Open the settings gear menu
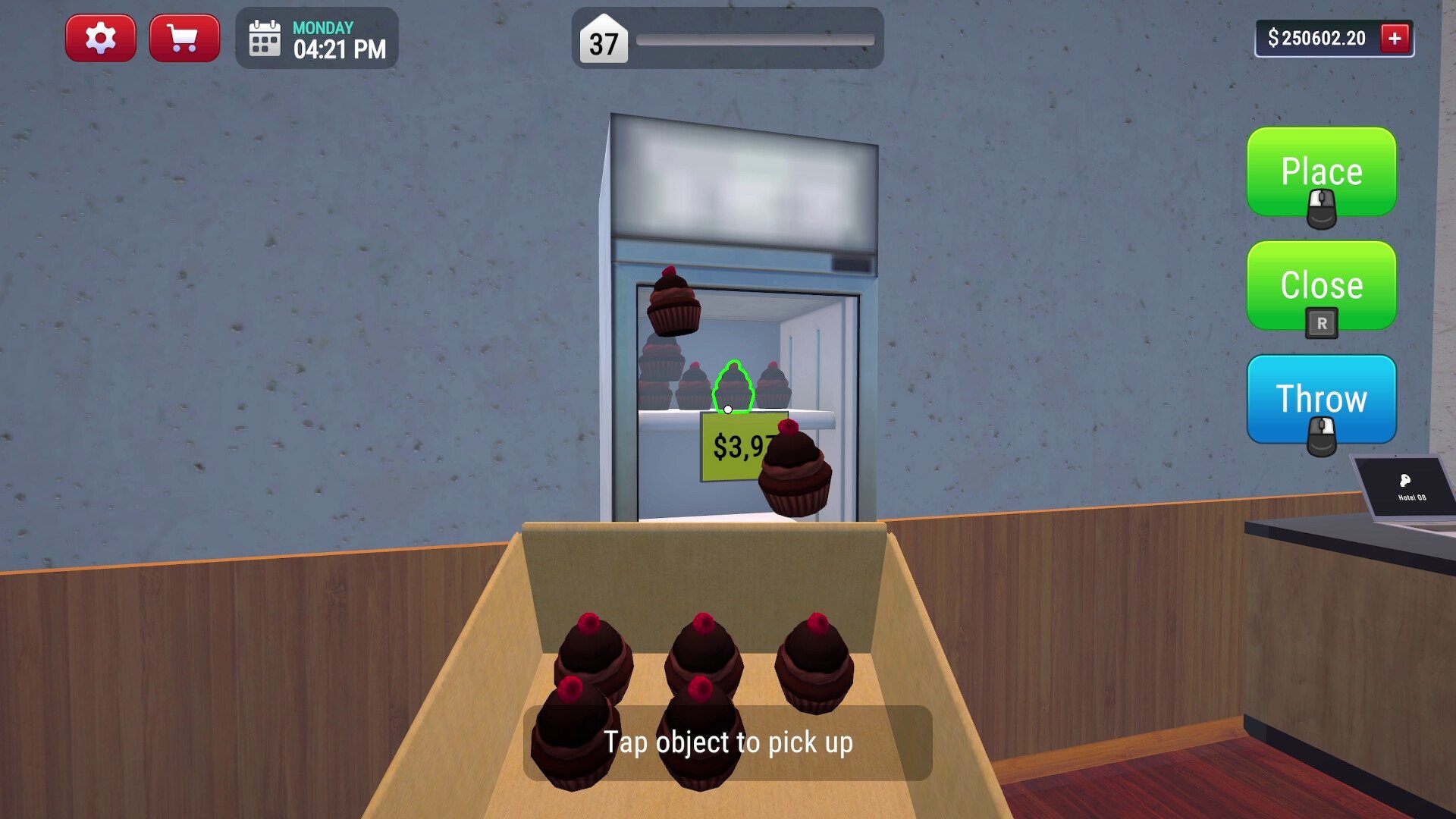 pos(101,38)
